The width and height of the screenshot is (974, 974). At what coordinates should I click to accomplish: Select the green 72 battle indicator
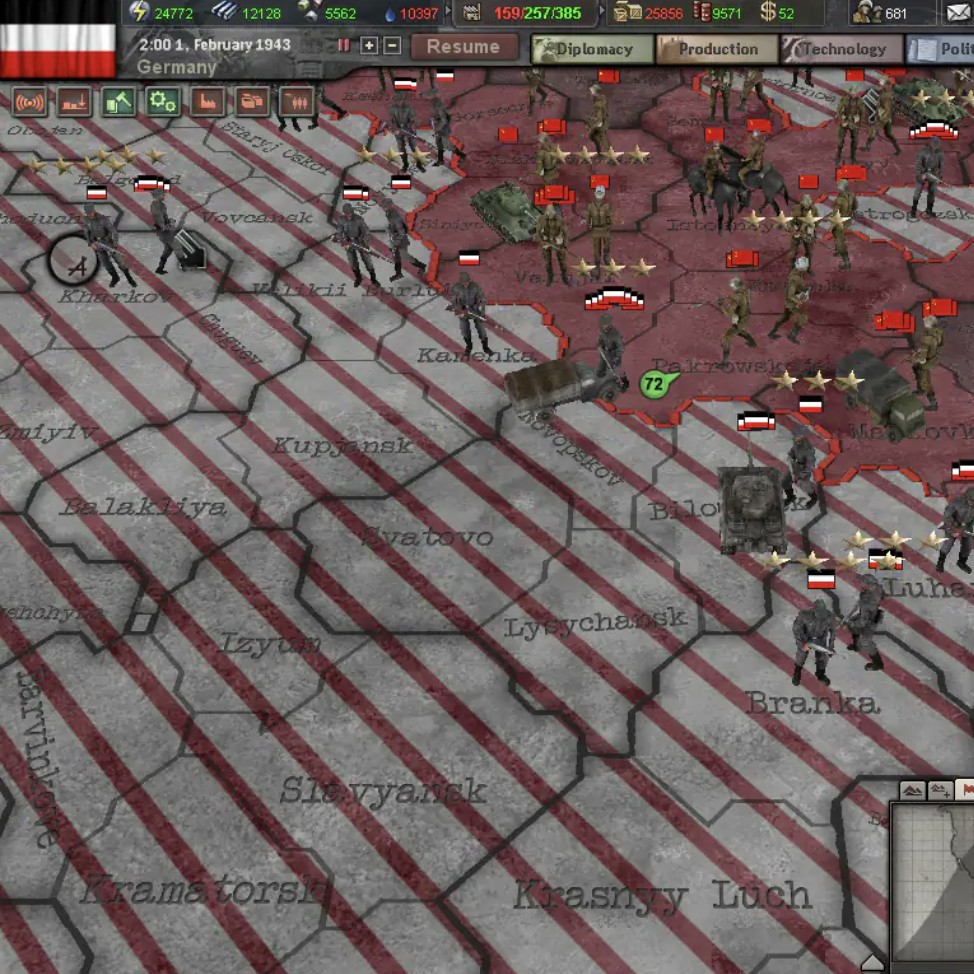point(654,383)
